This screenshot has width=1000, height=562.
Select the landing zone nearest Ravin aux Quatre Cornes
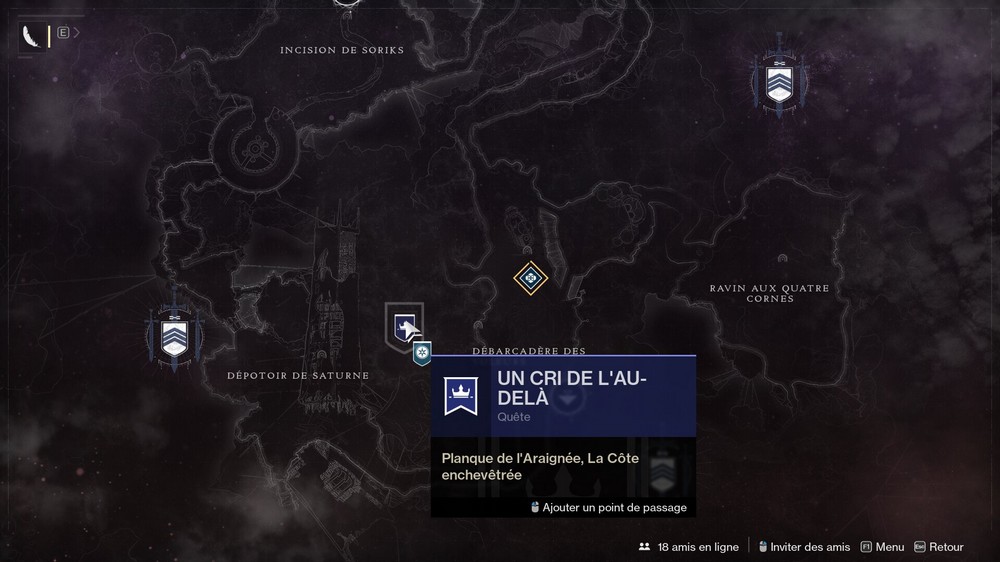click(x=779, y=79)
